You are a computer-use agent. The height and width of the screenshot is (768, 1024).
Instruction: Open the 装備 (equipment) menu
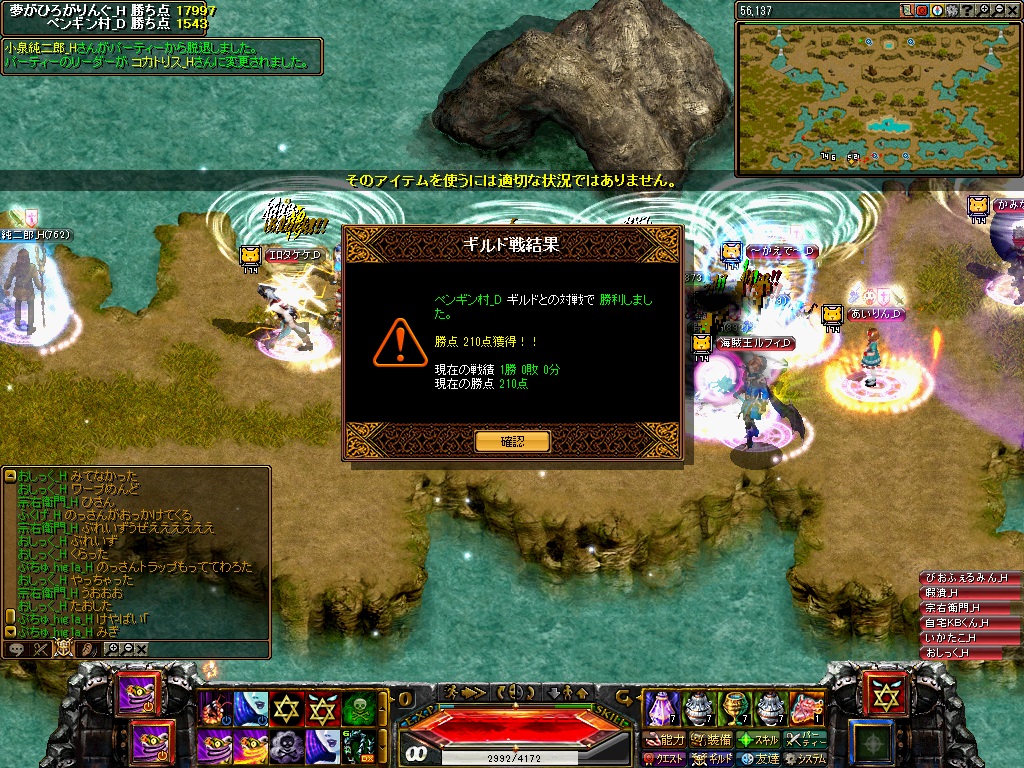(x=712, y=740)
